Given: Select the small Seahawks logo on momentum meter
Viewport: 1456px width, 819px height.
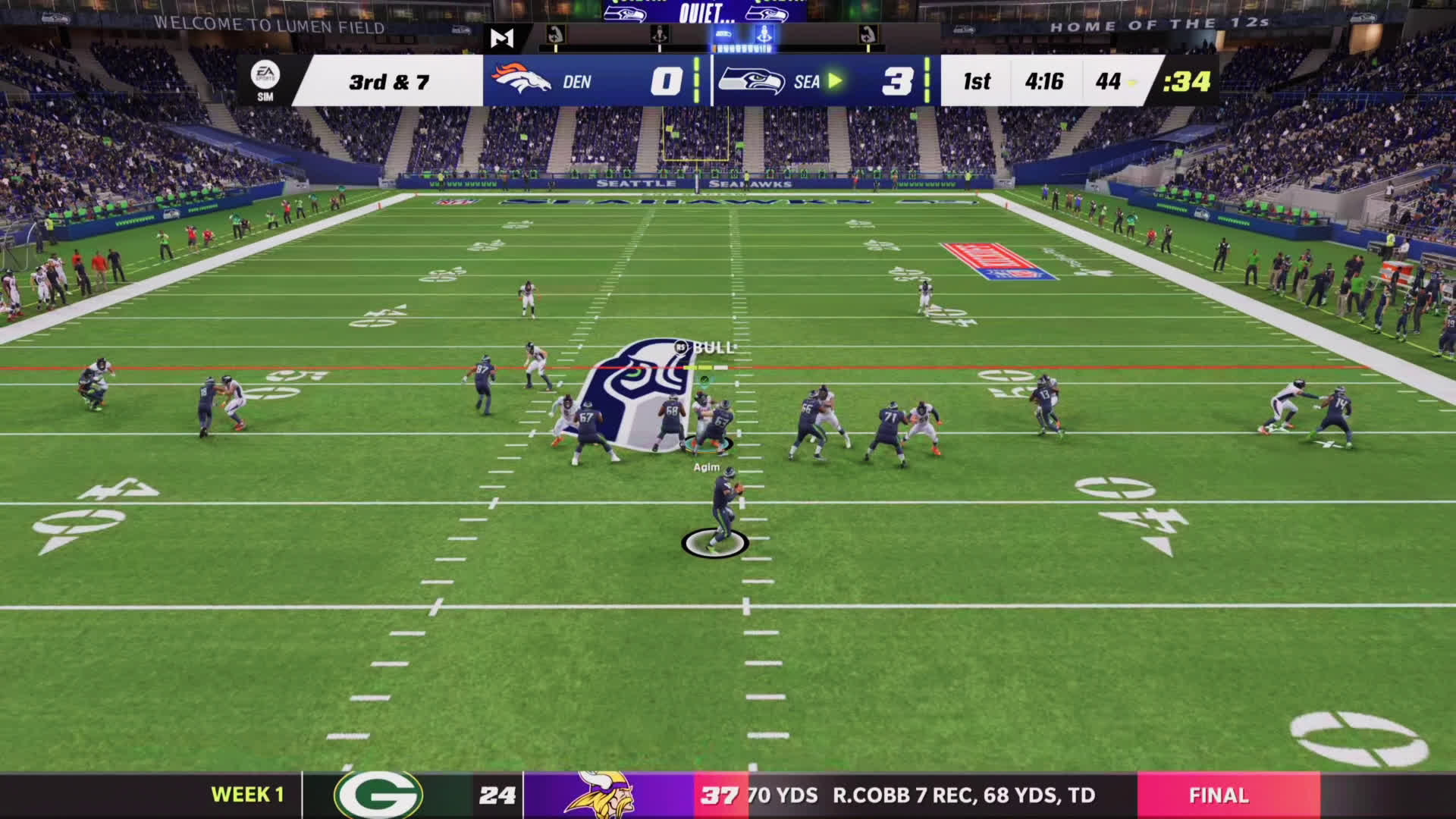Looking at the screenshot, I should 723,34.
